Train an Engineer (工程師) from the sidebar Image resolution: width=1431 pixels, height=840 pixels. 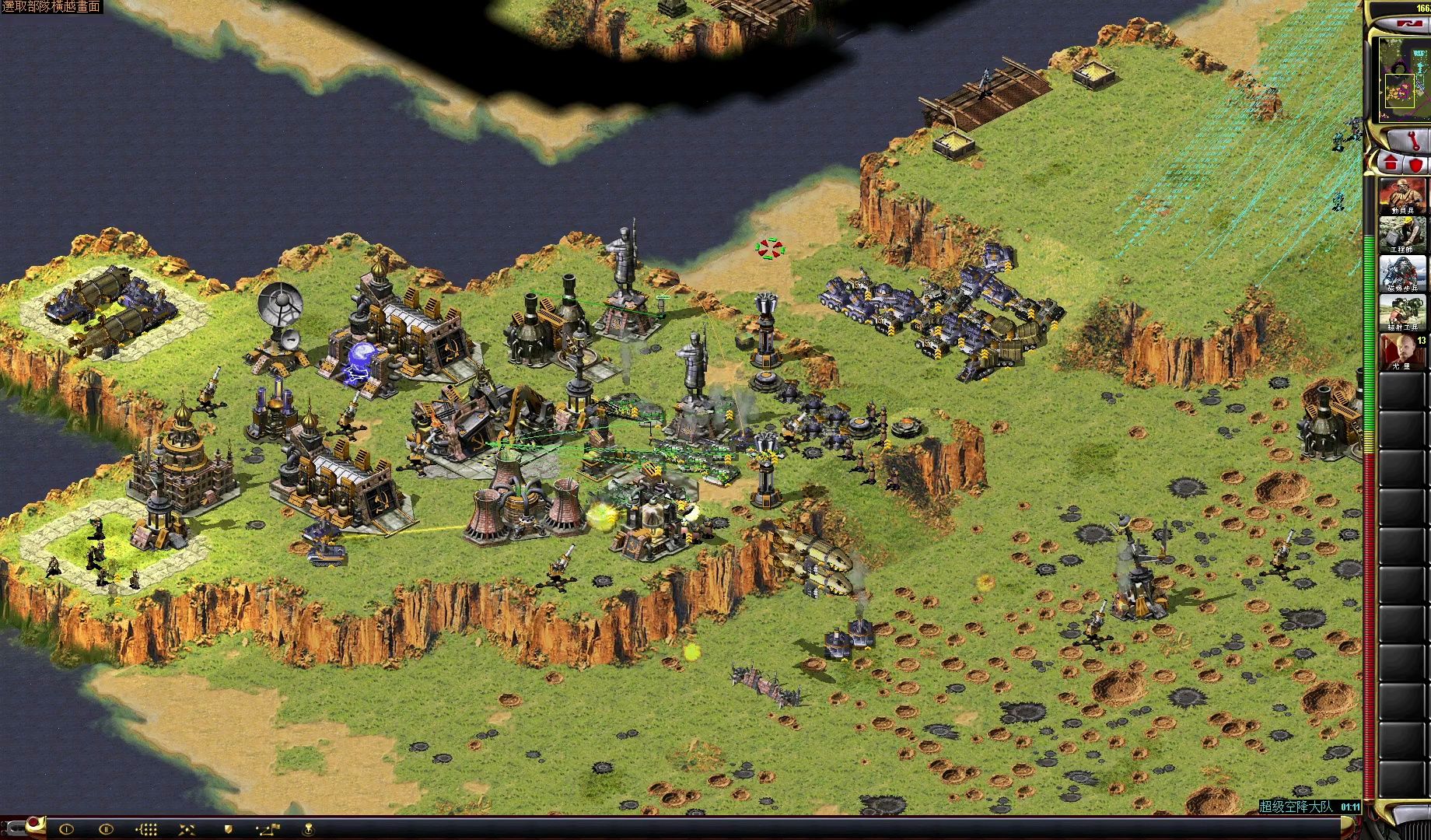point(1403,235)
